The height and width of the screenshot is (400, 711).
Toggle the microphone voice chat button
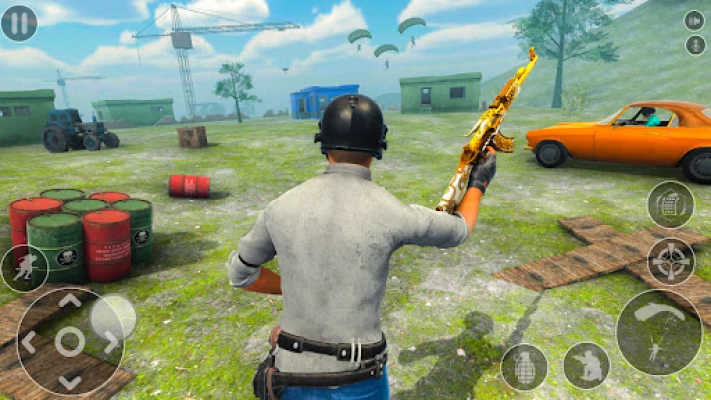click(x=694, y=45)
